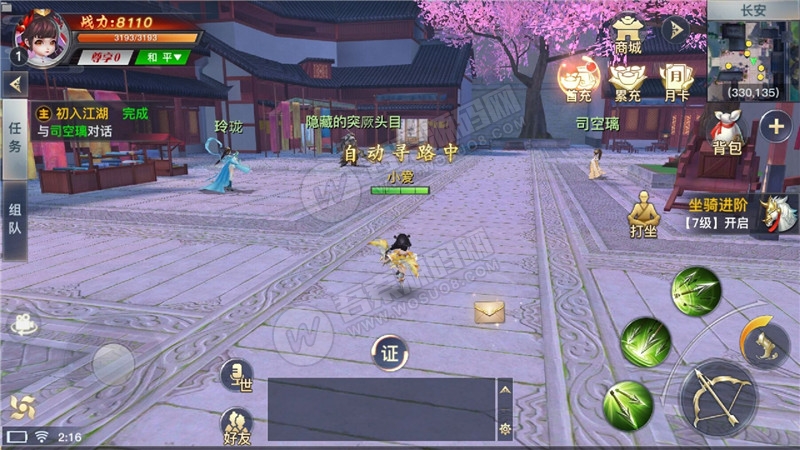Collapse the top menu with the arrow button
This screenshot has height=450, width=800.
(x=676, y=30)
